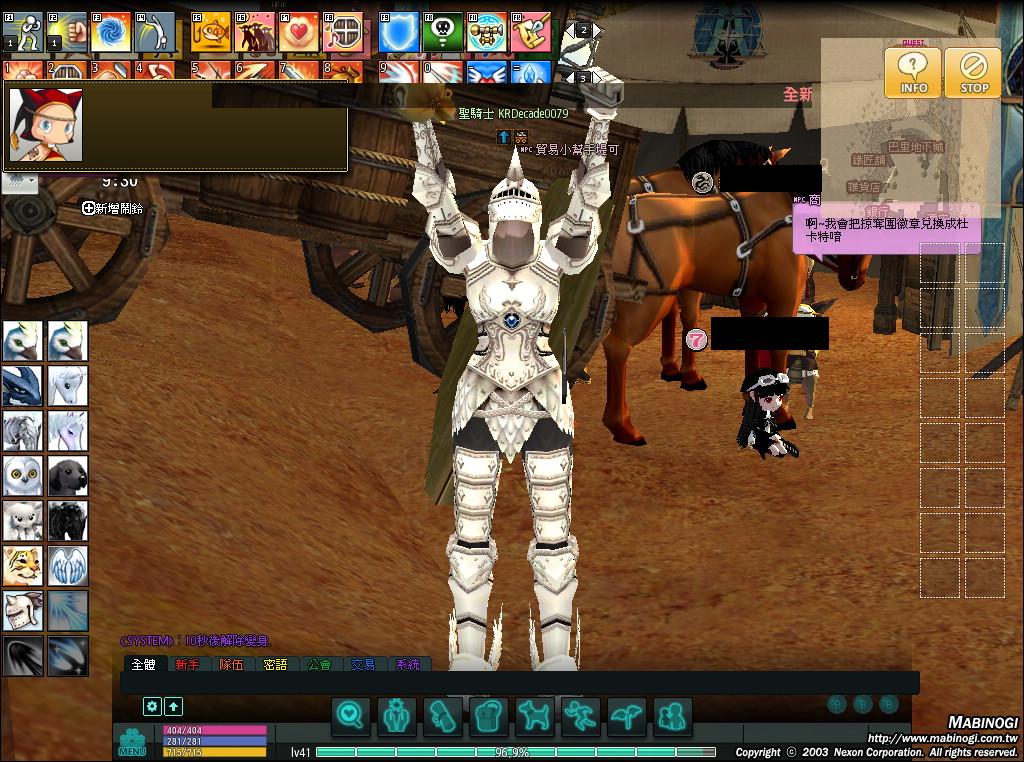Click the heart magnifier search button
Viewport: 1024px width, 762px height.
351,716
